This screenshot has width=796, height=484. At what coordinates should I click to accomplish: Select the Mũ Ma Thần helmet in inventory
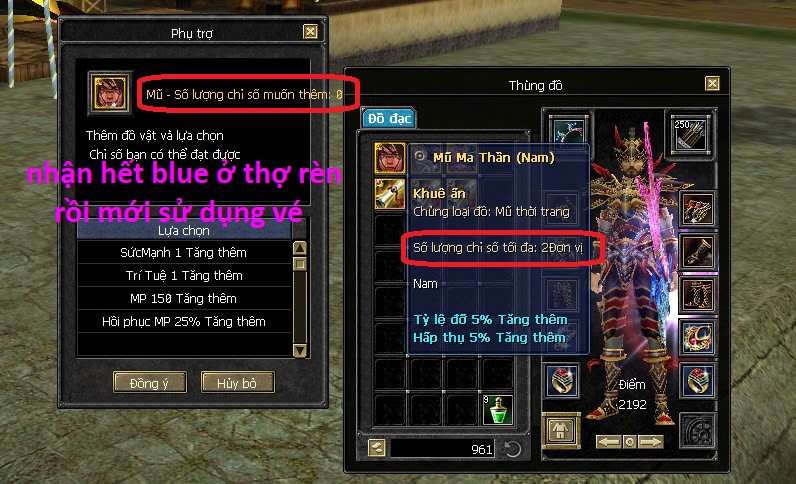(x=390, y=156)
